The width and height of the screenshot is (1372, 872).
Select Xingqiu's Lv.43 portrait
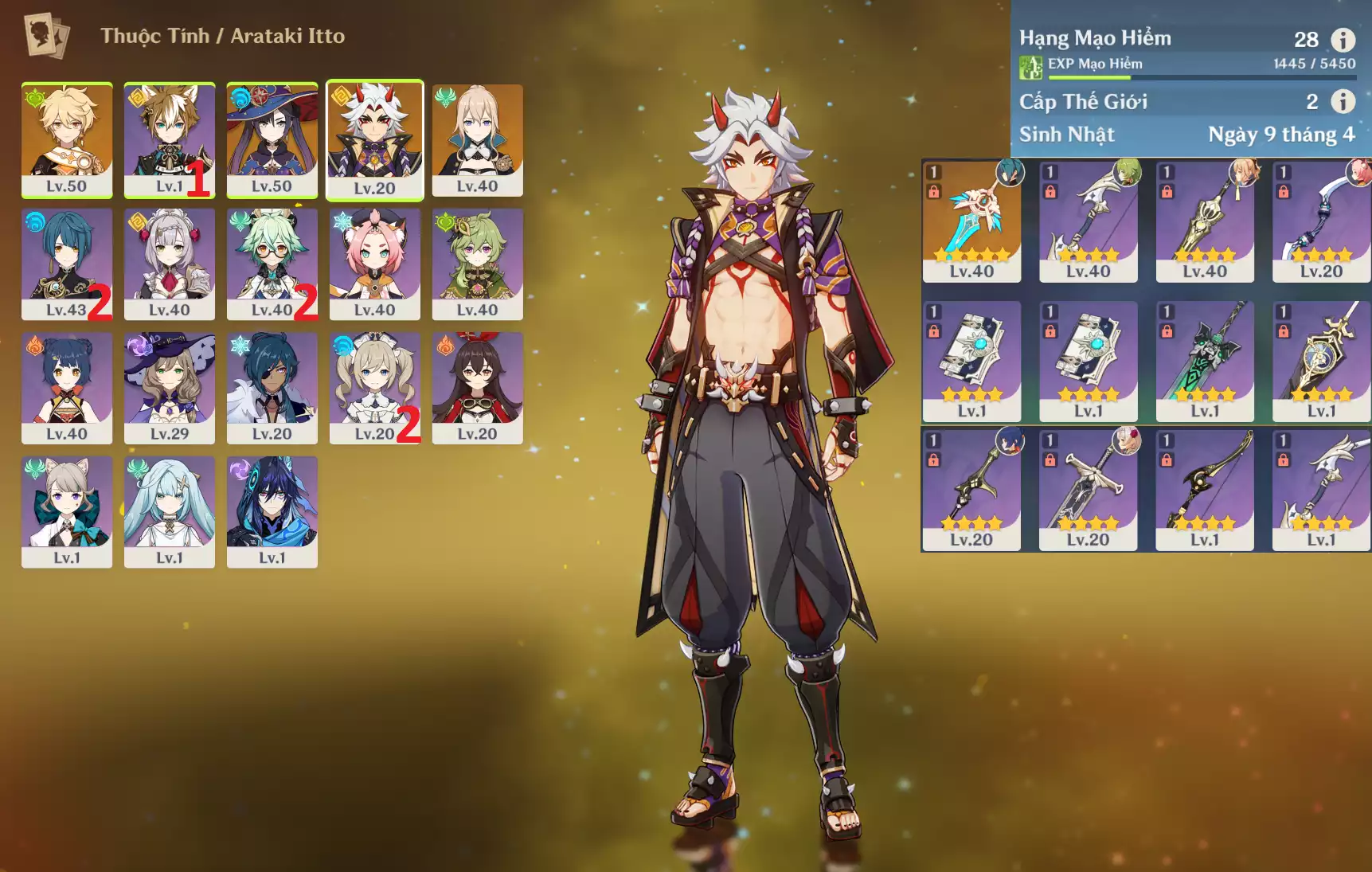(x=67, y=264)
